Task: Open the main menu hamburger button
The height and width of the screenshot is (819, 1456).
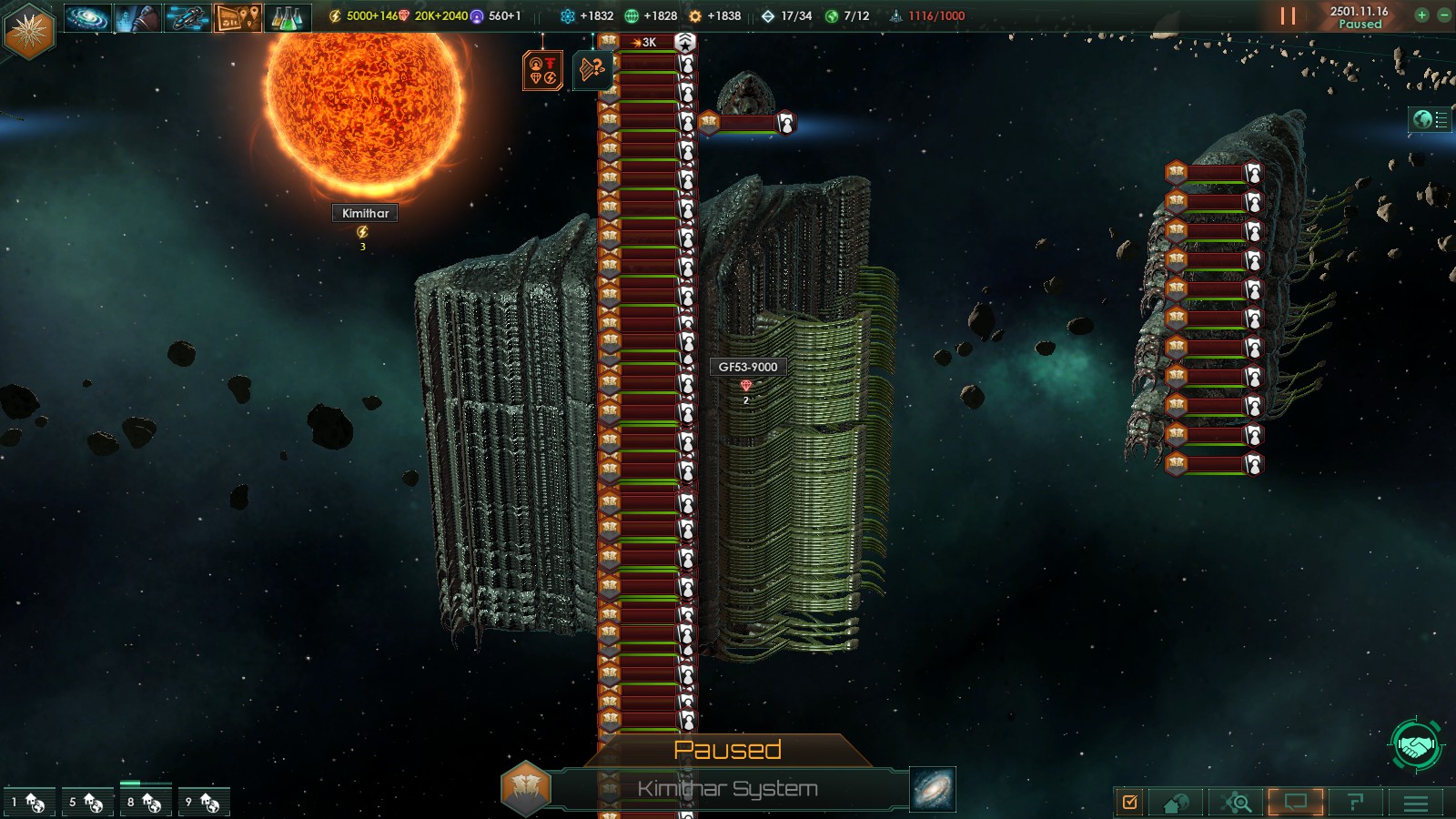Action: [x=1416, y=802]
